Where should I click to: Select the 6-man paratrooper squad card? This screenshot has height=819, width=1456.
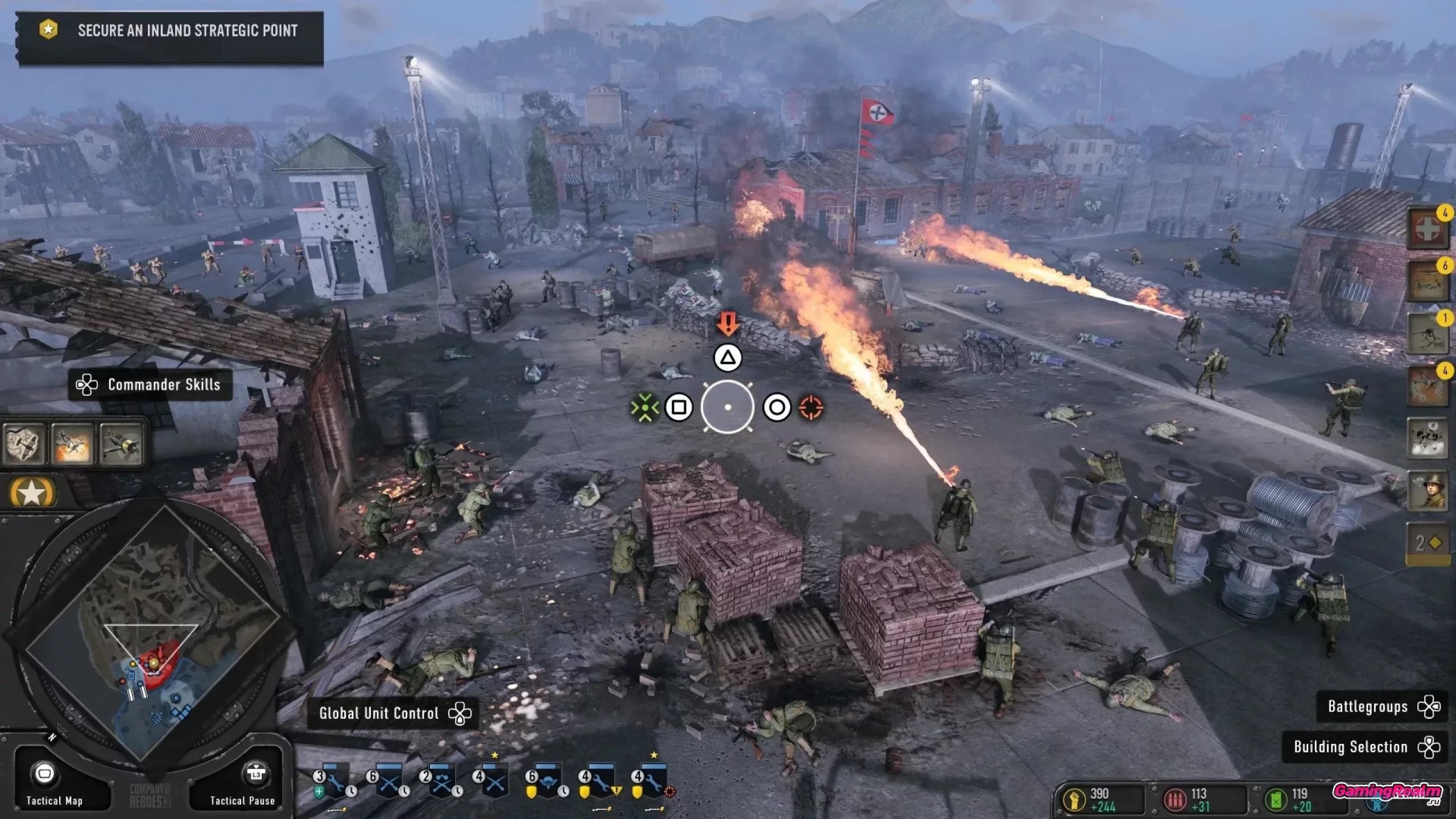[547, 783]
